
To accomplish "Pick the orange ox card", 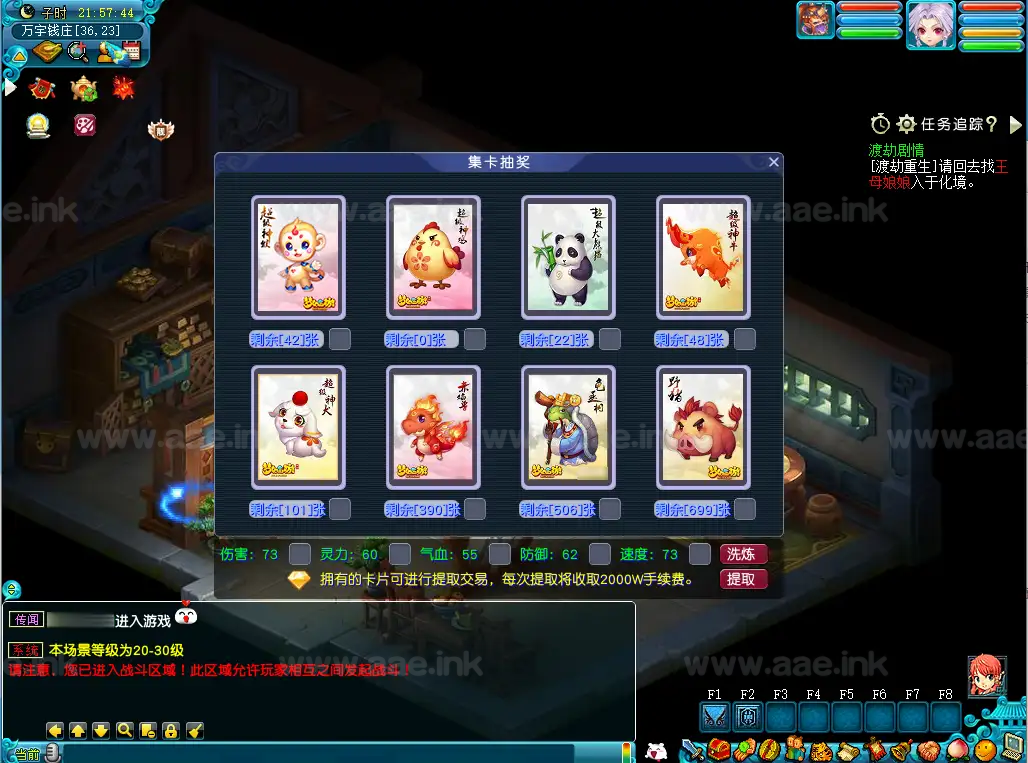I will tap(703, 258).
